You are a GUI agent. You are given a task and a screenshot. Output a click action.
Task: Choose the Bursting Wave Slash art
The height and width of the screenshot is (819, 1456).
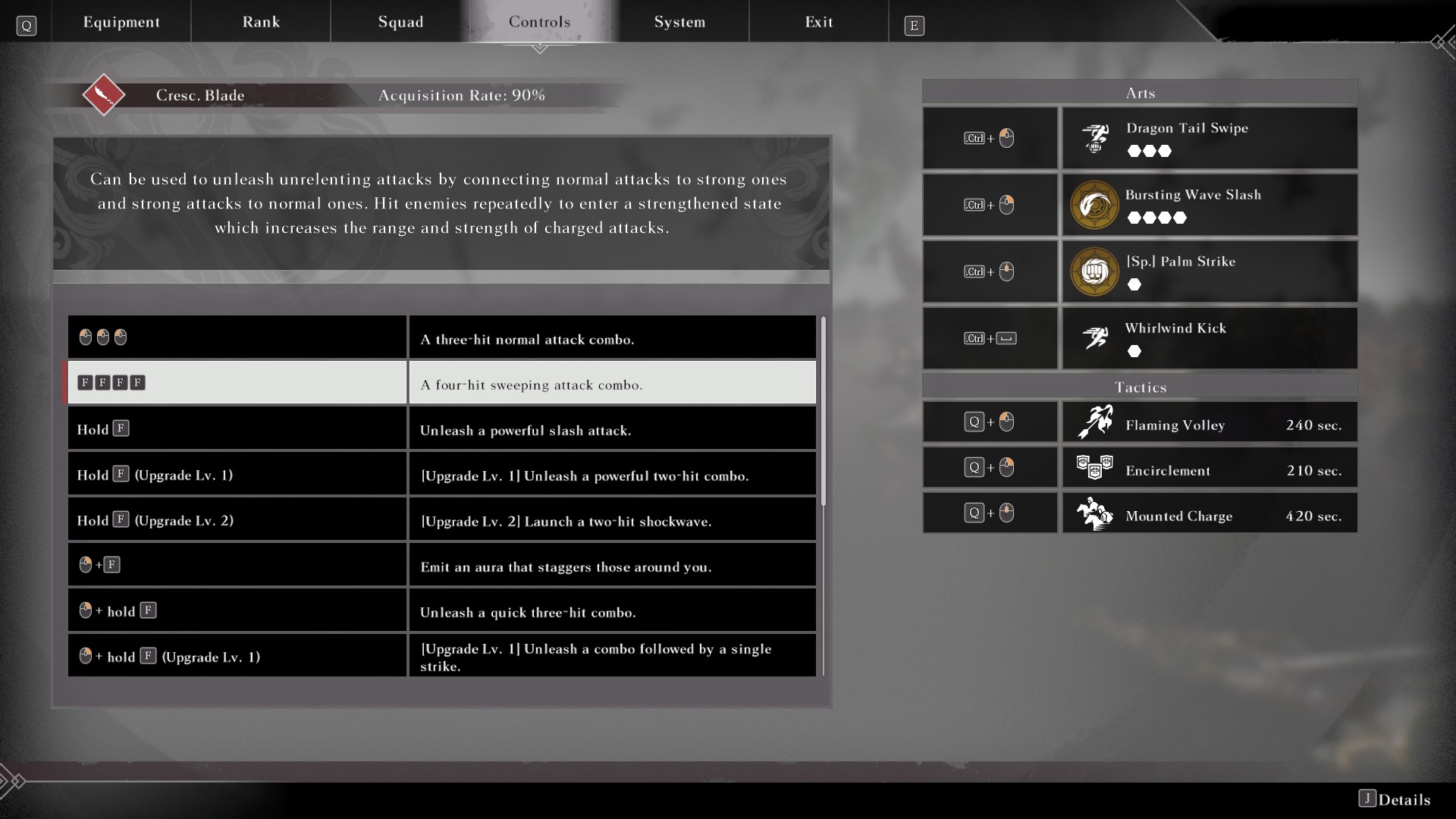[1209, 205]
